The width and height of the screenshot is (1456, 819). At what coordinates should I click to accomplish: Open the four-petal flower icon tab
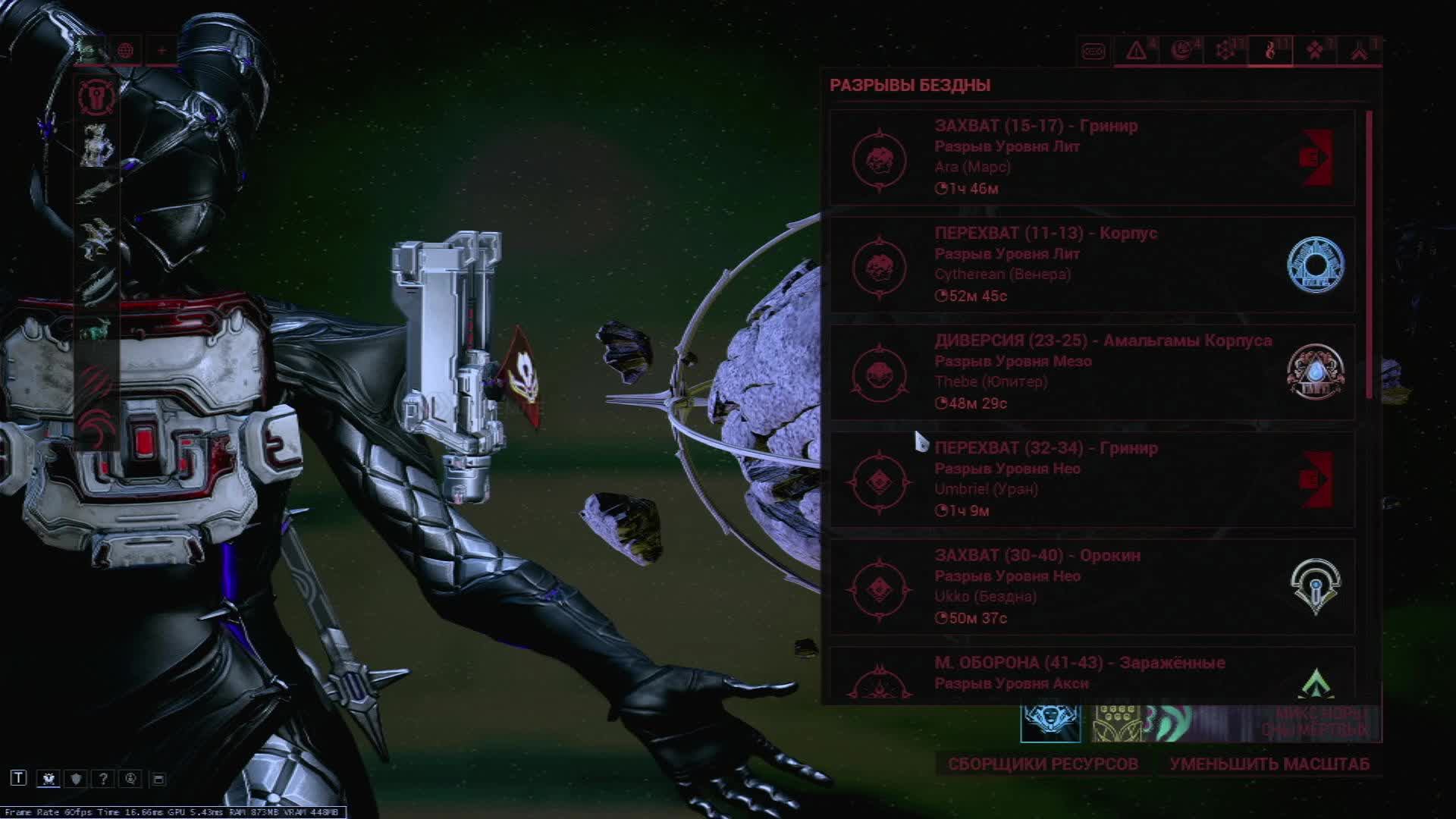1315,51
